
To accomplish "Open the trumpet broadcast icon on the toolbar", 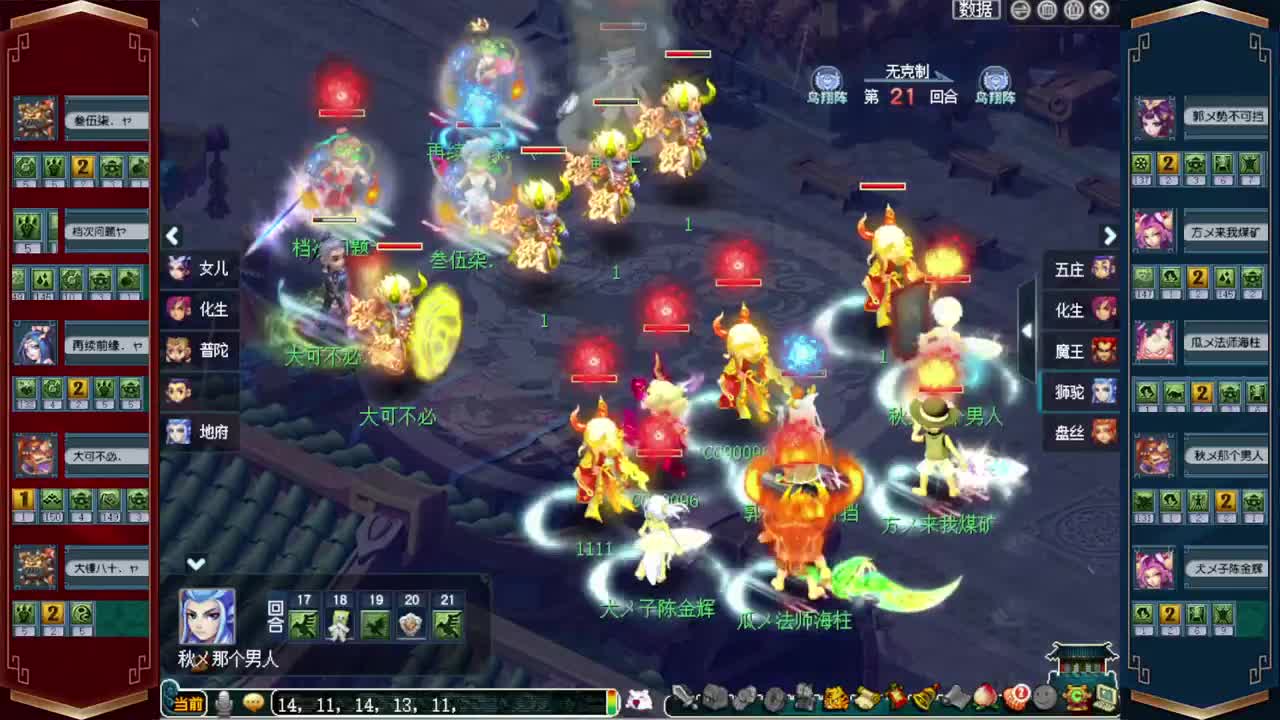I will pyautogui.click(x=957, y=700).
